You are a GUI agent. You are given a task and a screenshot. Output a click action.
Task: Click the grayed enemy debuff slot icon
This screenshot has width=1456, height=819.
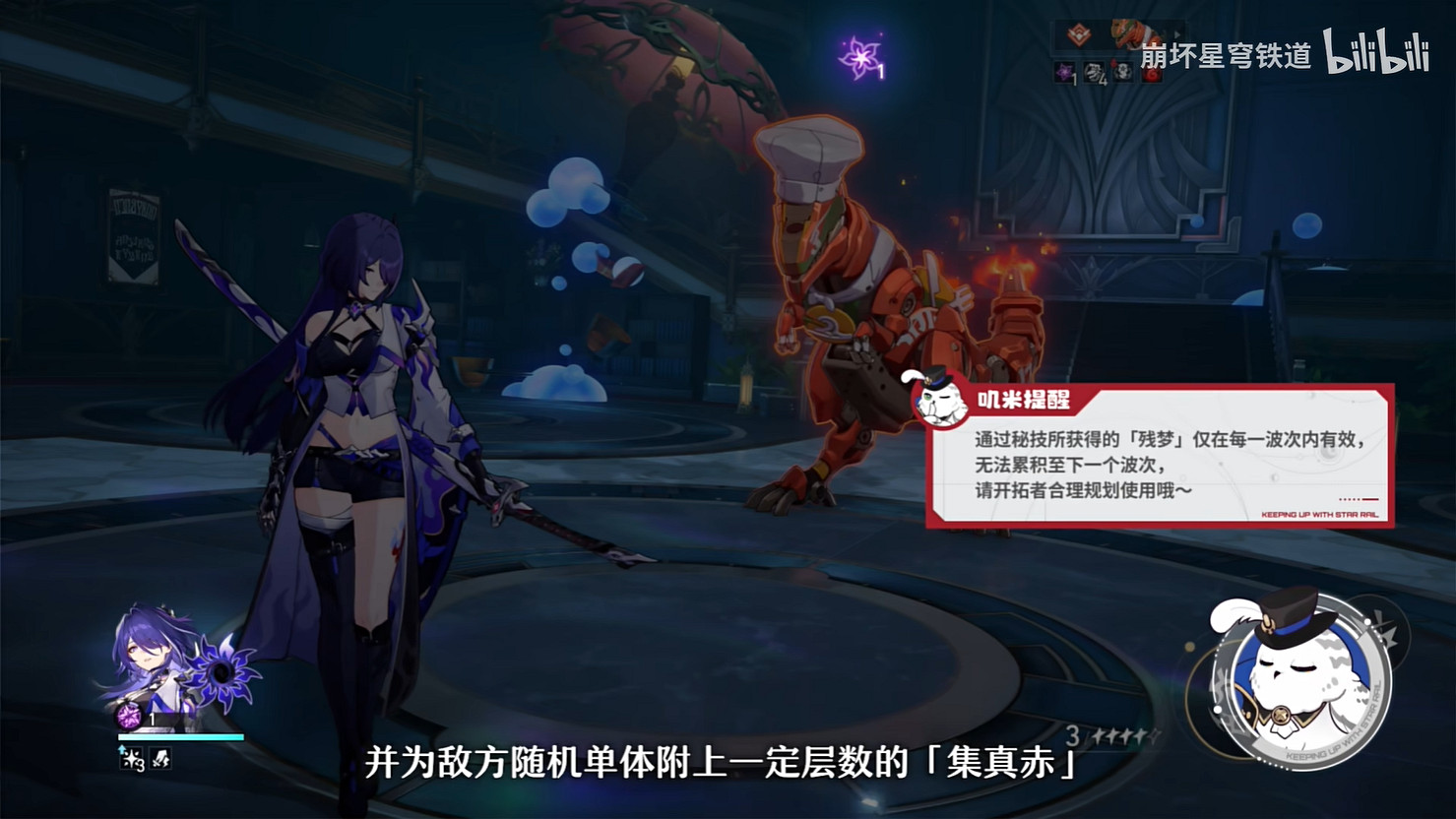1123,73
